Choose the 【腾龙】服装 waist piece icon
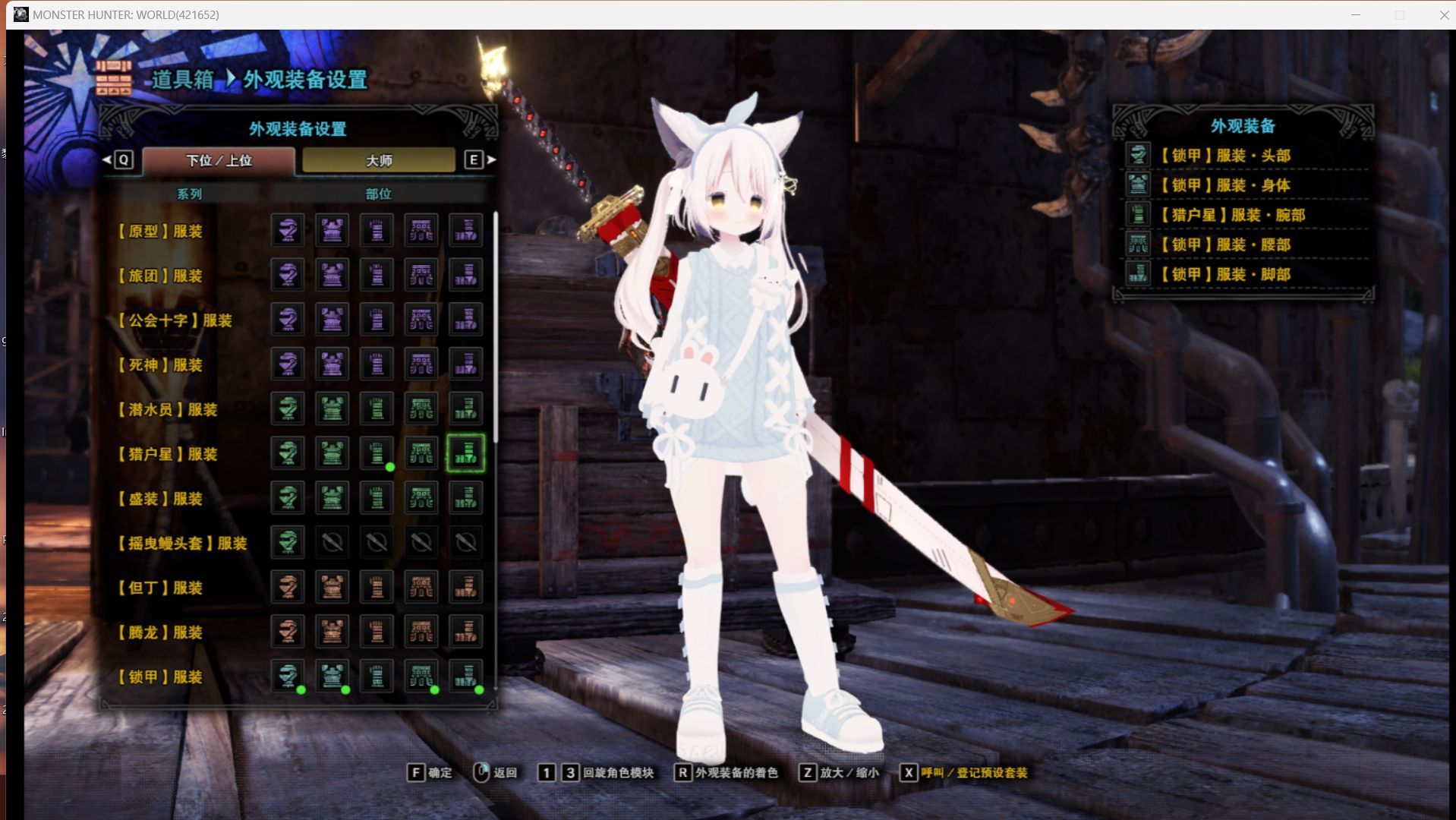Image resolution: width=1456 pixels, height=820 pixels. [421, 632]
